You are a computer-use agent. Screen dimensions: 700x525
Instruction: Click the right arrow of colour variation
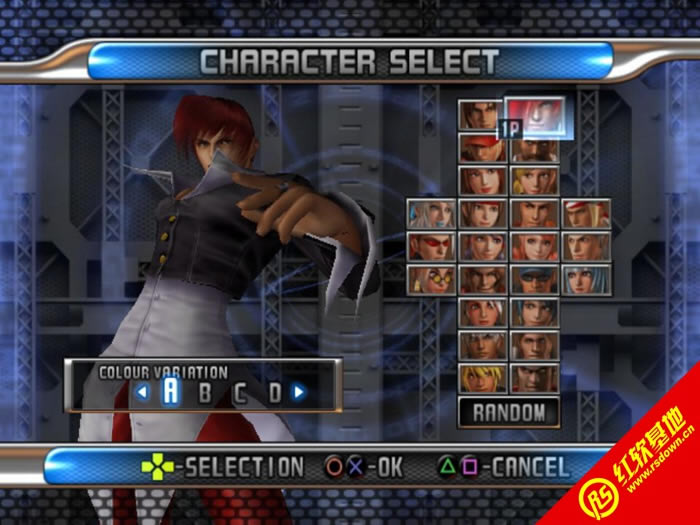click(298, 392)
